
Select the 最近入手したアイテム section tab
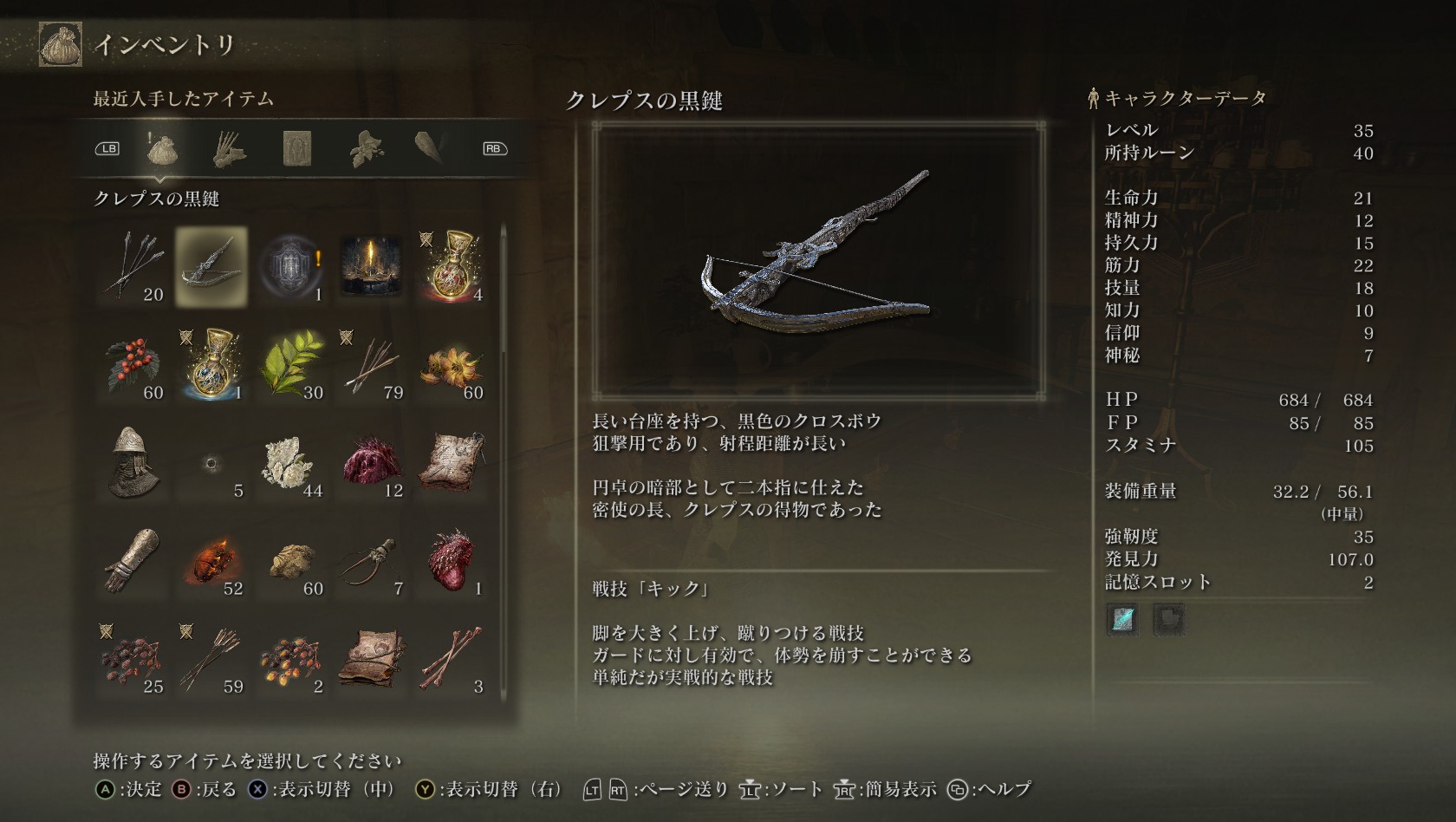click(182, 98)
